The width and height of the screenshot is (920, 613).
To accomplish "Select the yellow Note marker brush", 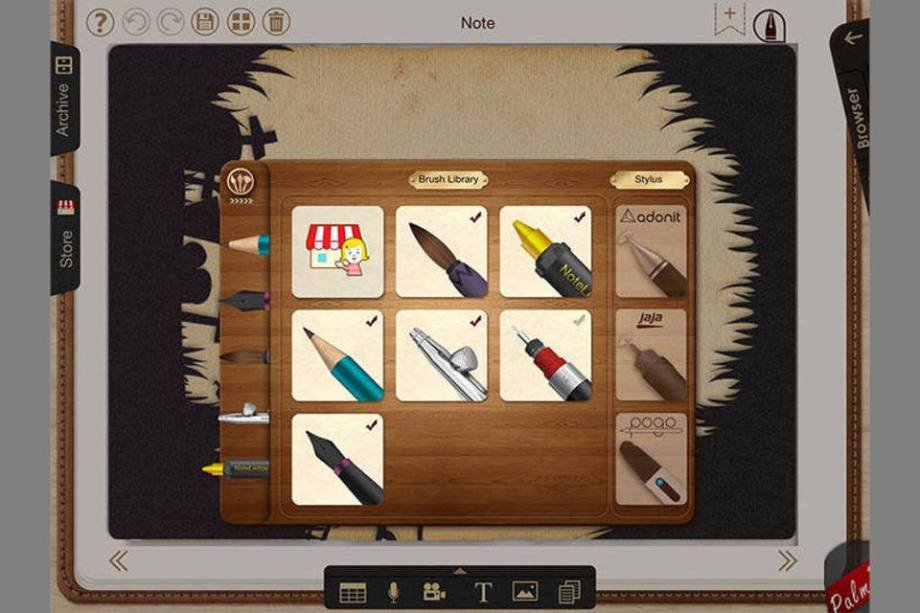I will (x=545, y=251).
